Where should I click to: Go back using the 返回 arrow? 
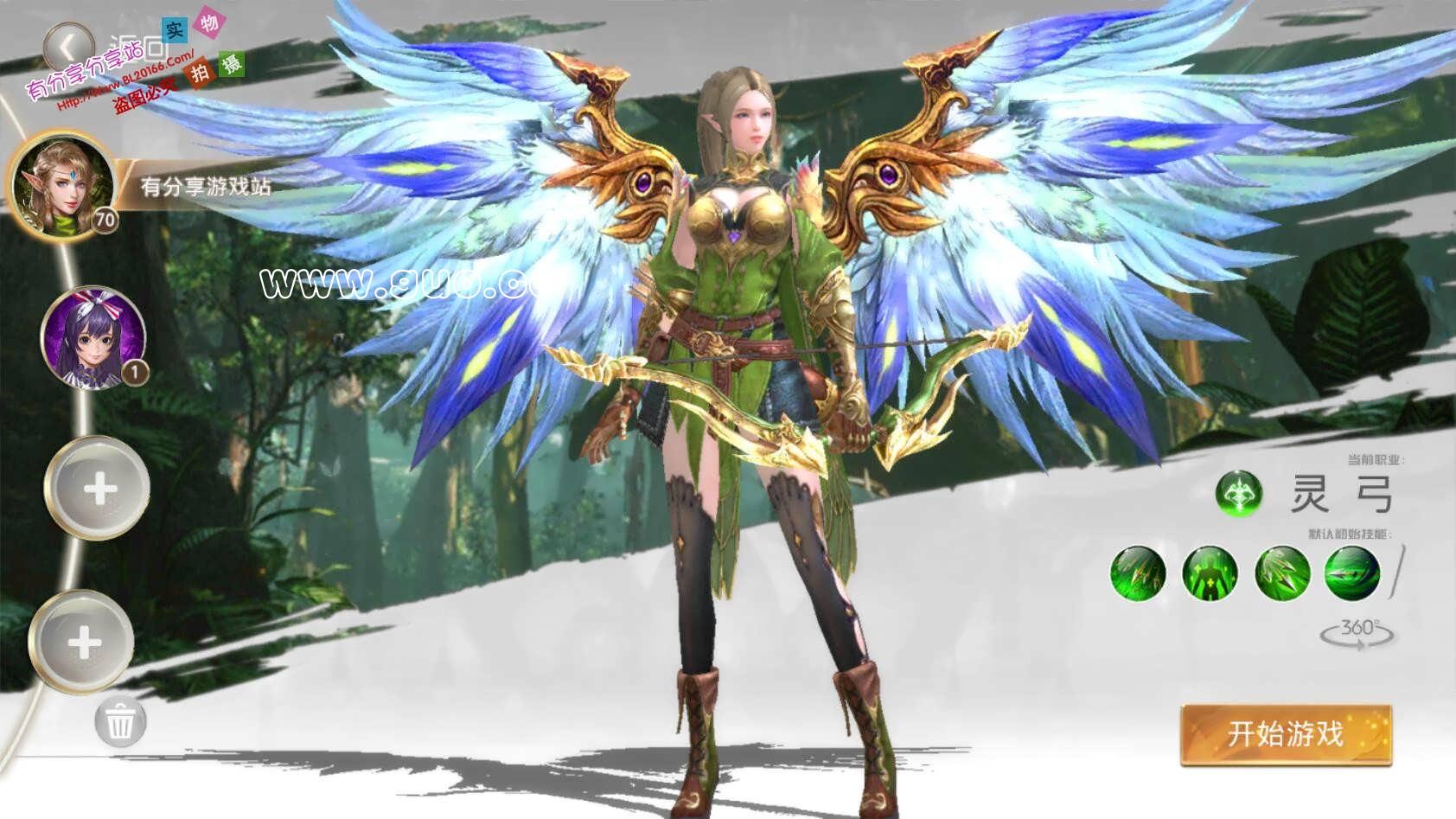click(68, 44)
